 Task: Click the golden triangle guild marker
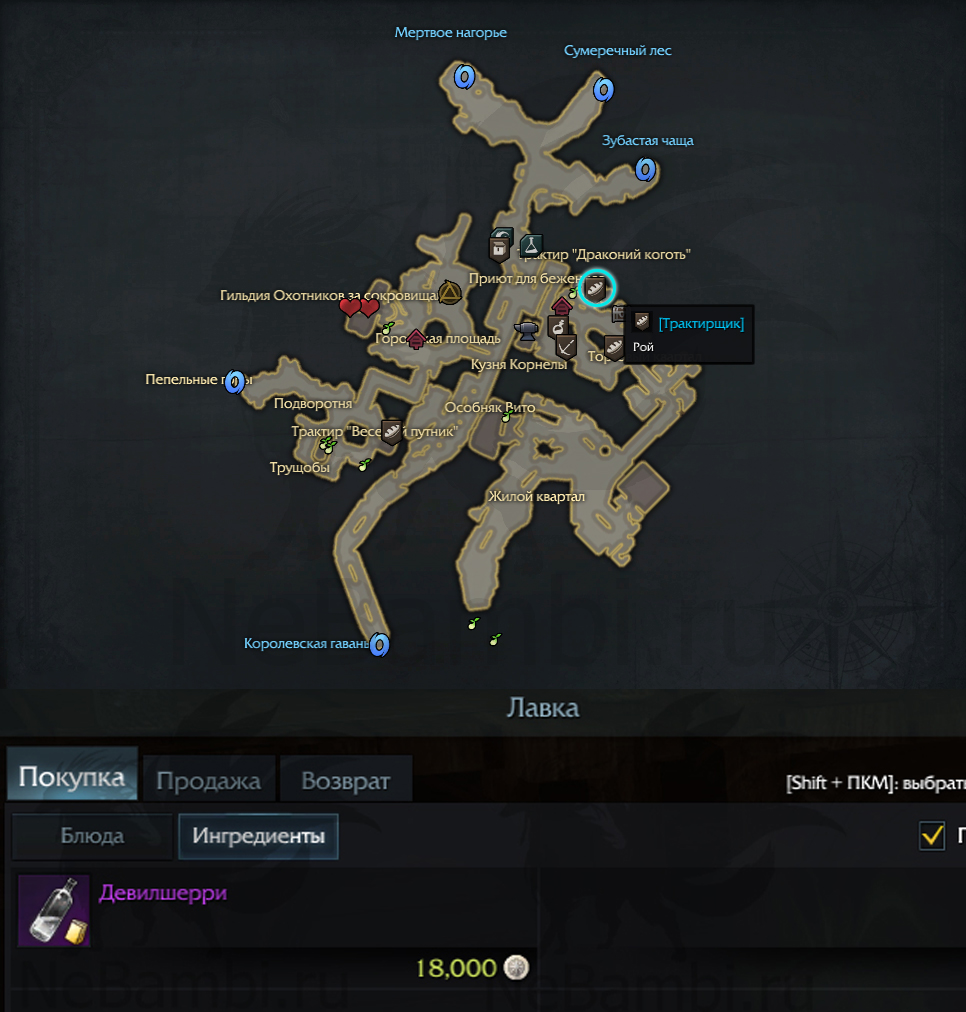(450, 292)
